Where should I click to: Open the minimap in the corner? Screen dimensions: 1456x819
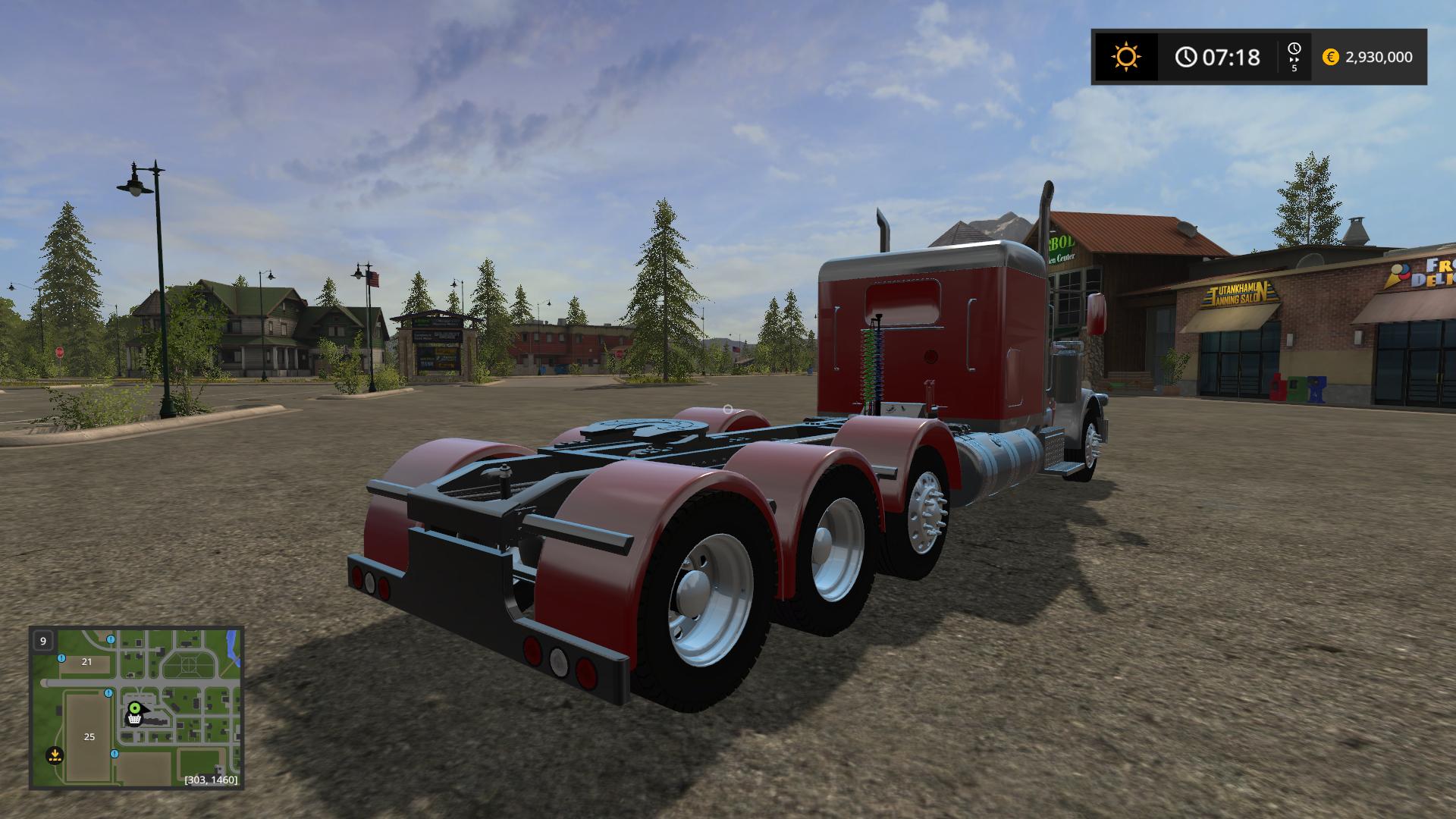tap(136, 708)
